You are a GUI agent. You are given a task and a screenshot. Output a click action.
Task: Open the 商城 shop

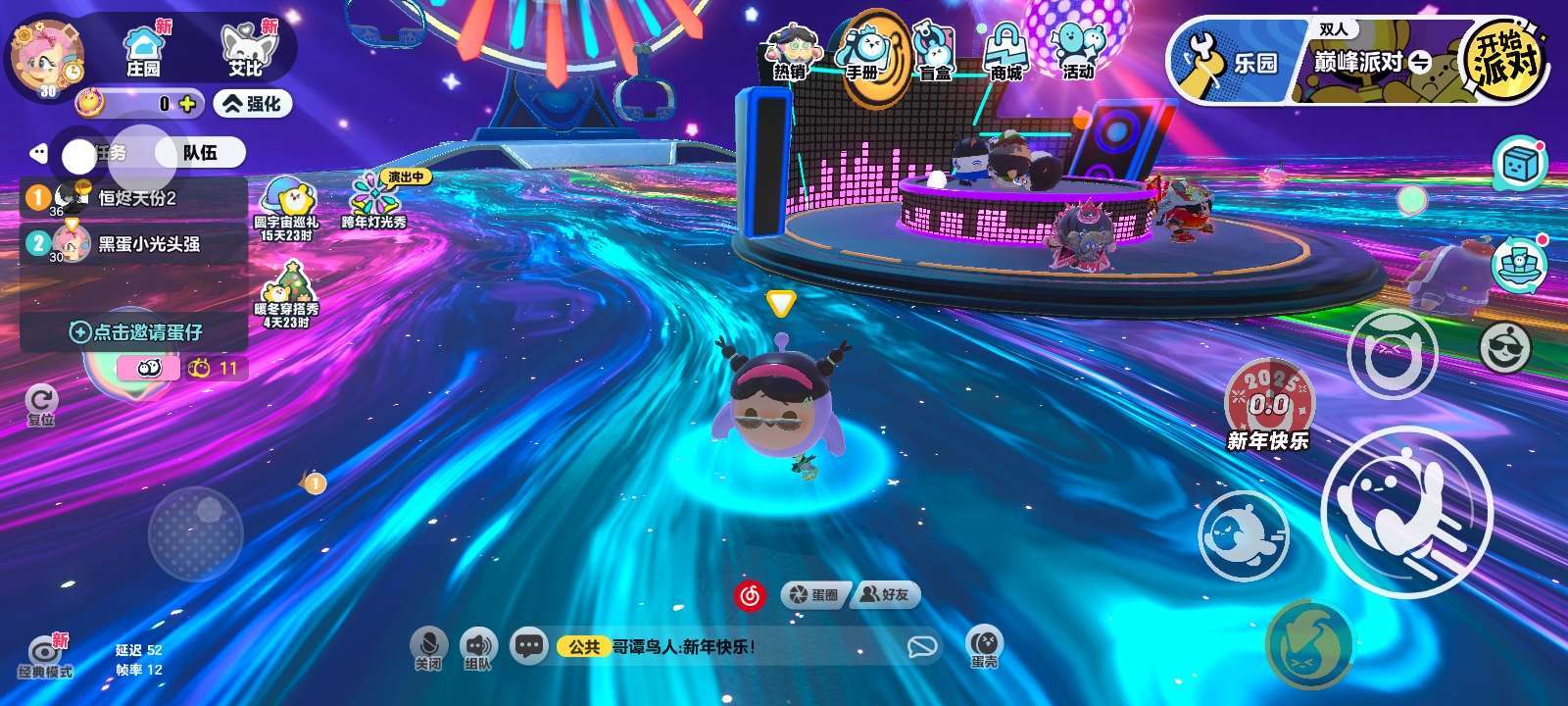(1005, 54)
